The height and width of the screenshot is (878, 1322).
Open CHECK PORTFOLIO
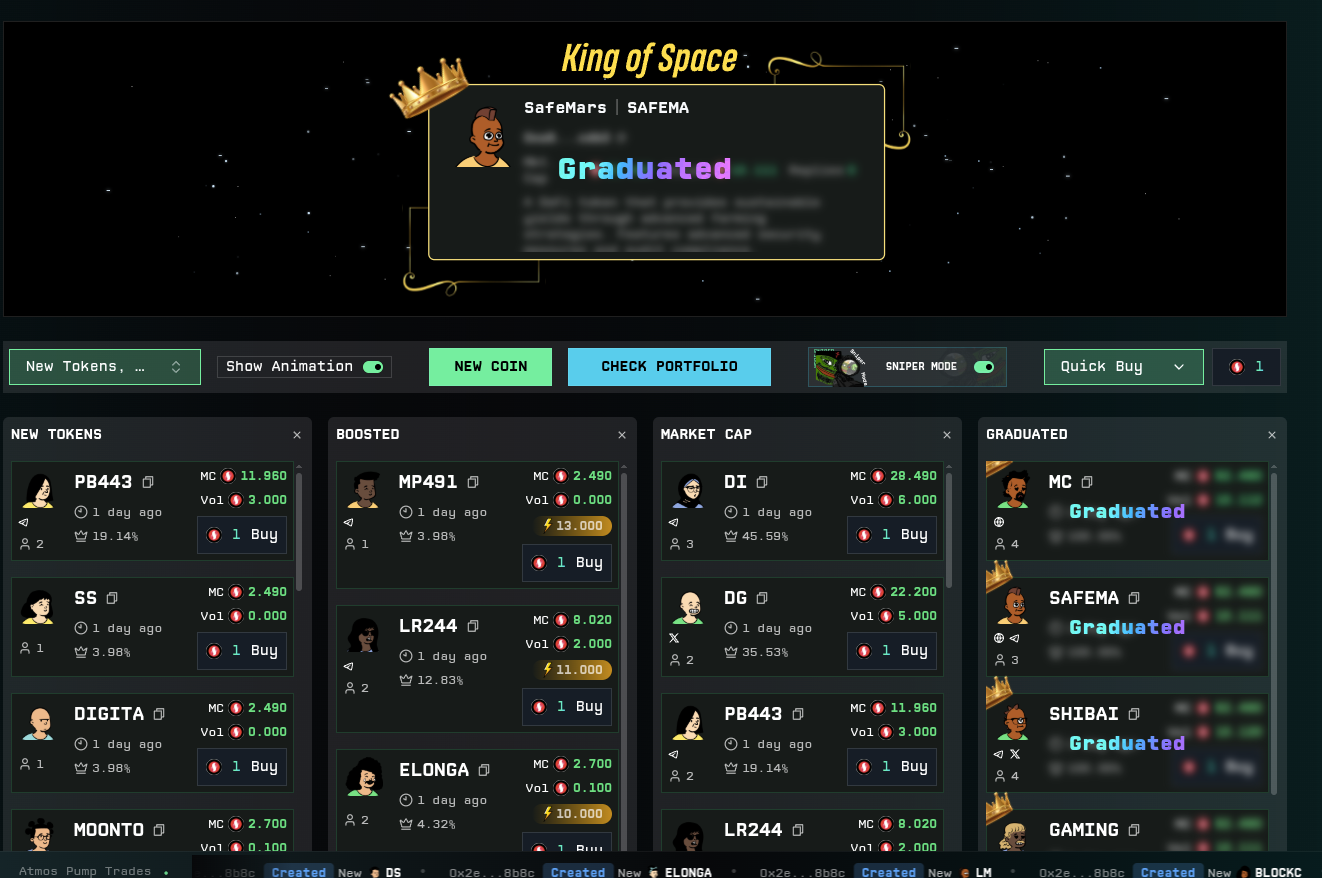pyautogui.click(x=669, y=366)
